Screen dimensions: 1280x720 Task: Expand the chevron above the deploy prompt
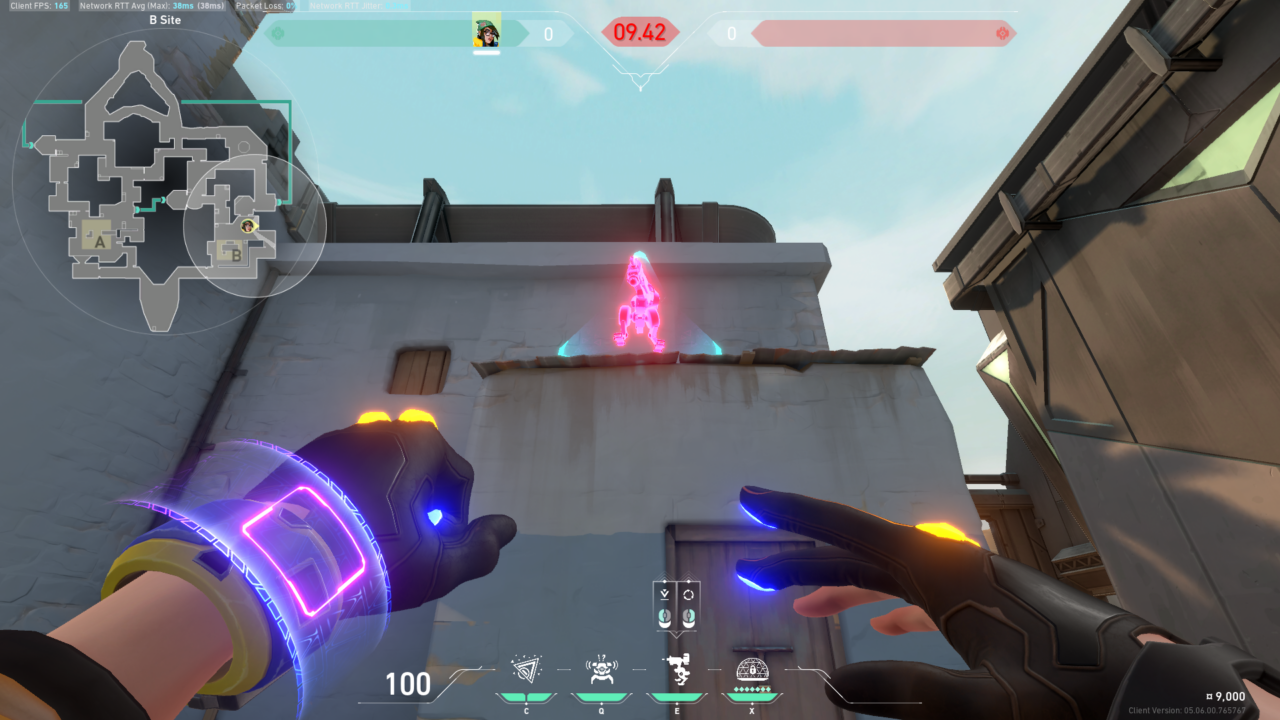click(665, 576)
